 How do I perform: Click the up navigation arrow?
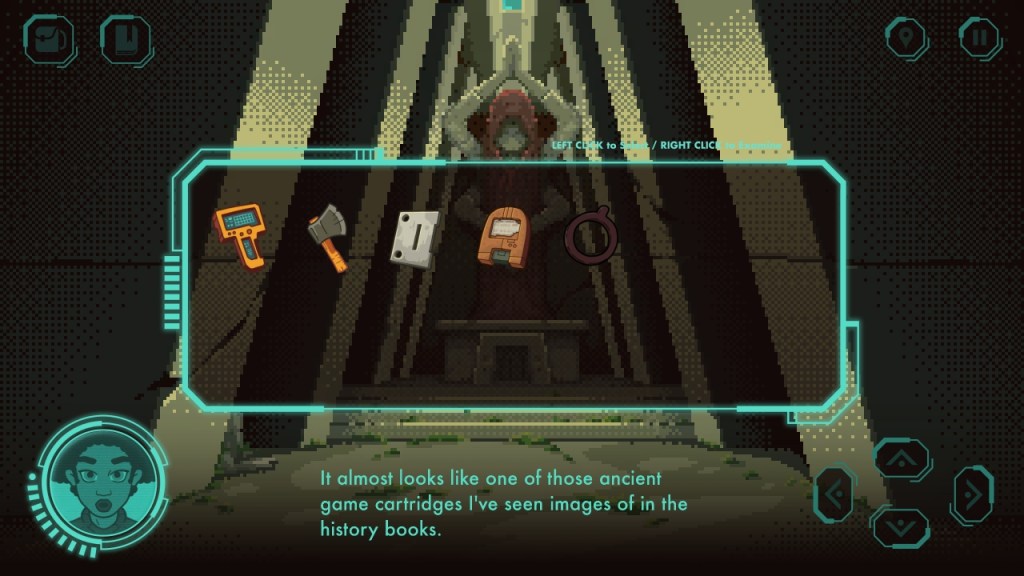pos(900,459)
